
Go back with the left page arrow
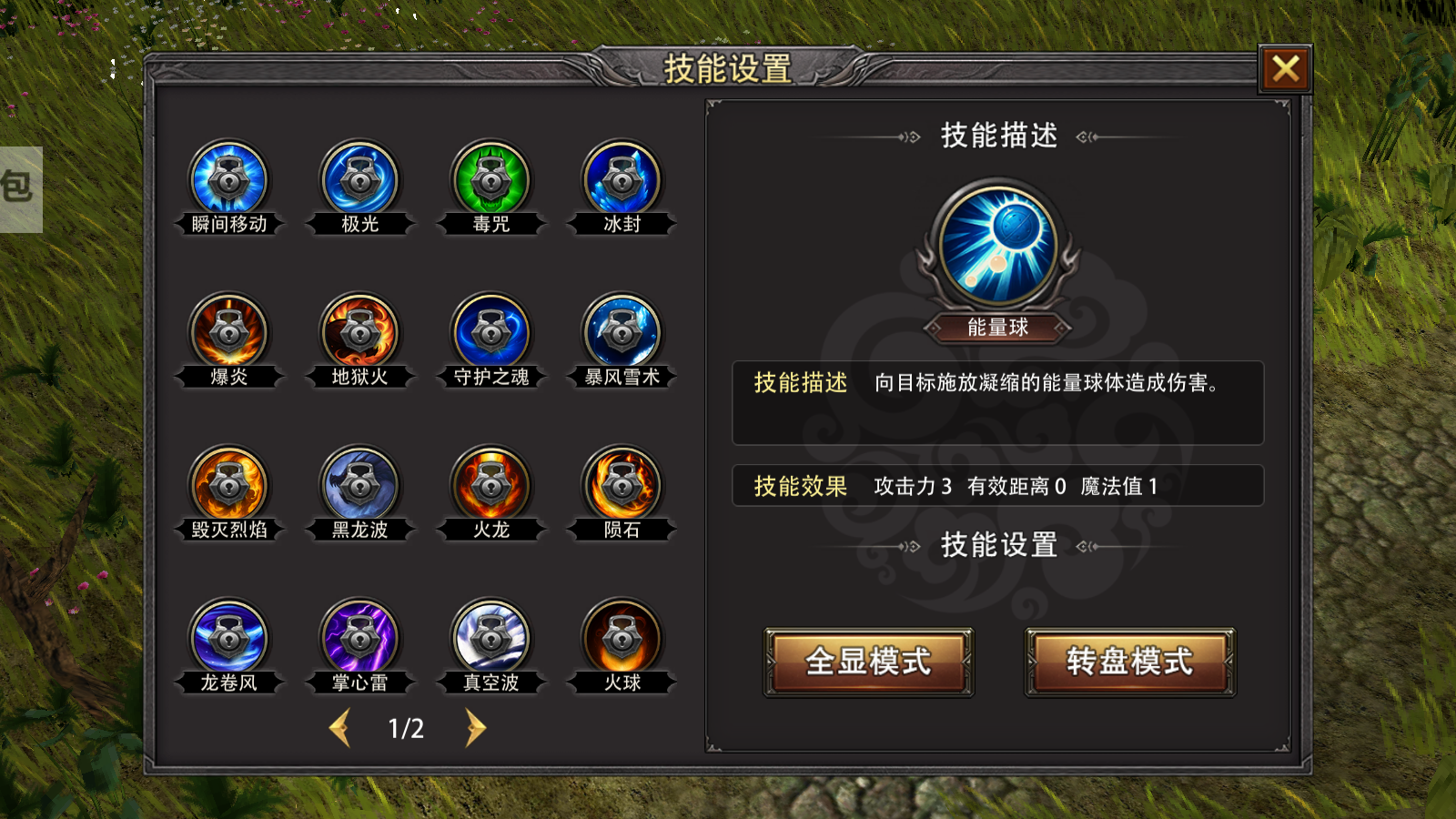(x=340, y=728)
